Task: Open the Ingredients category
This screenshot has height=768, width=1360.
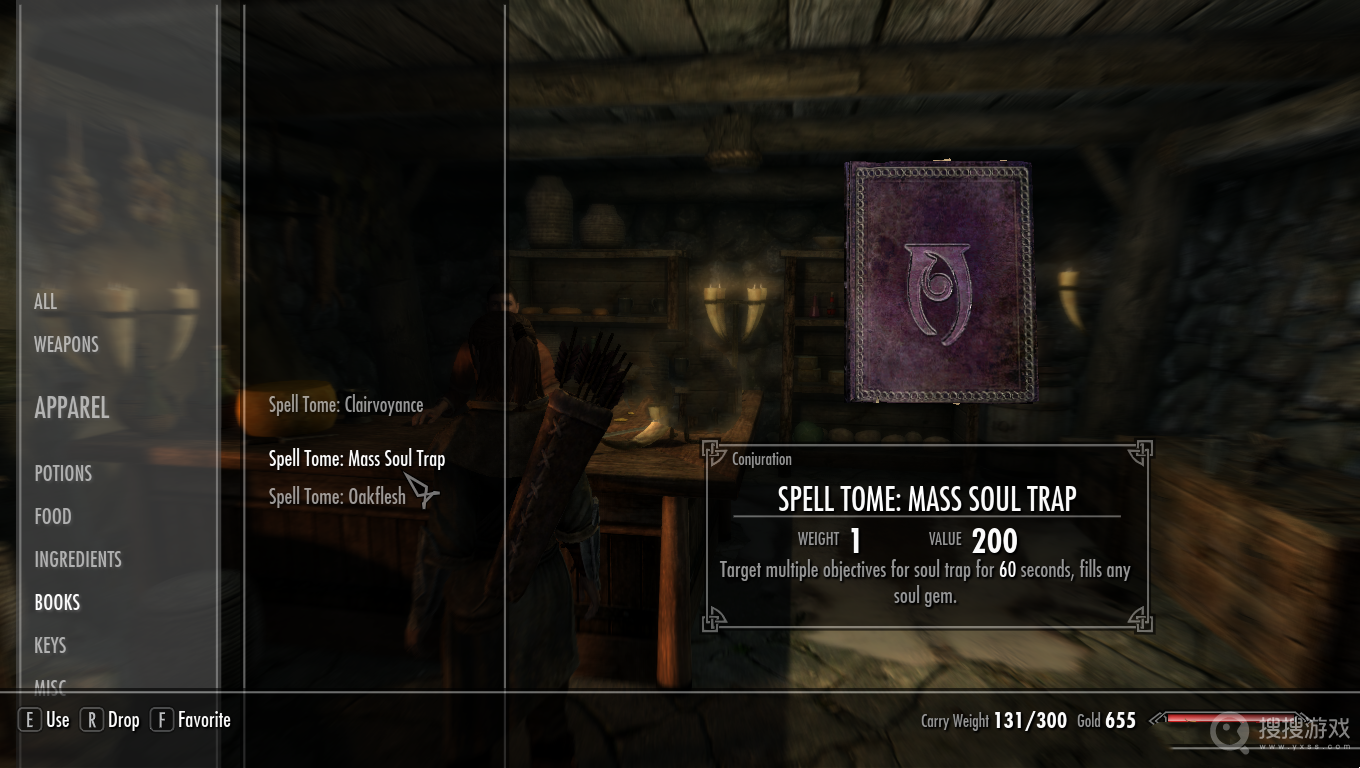Action: (78, 559)
